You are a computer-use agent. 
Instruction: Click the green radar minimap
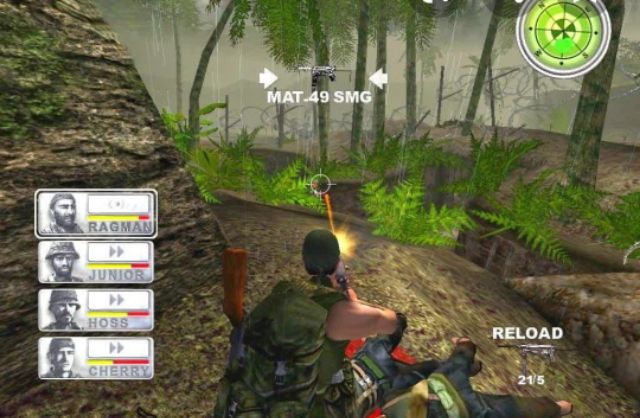pyautogui.click(x=562, y=35)
